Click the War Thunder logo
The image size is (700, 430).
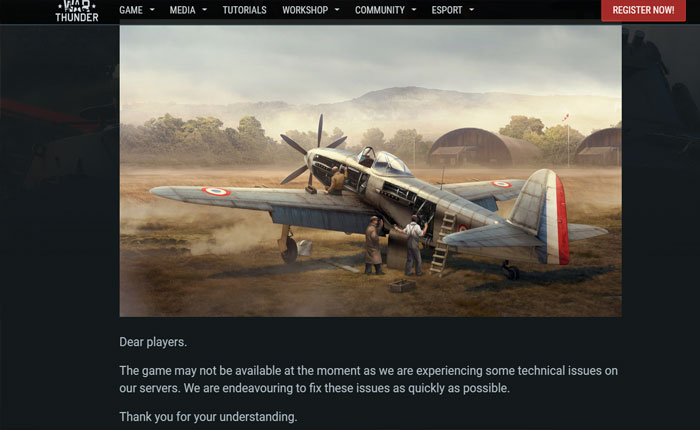pos(77,11)
